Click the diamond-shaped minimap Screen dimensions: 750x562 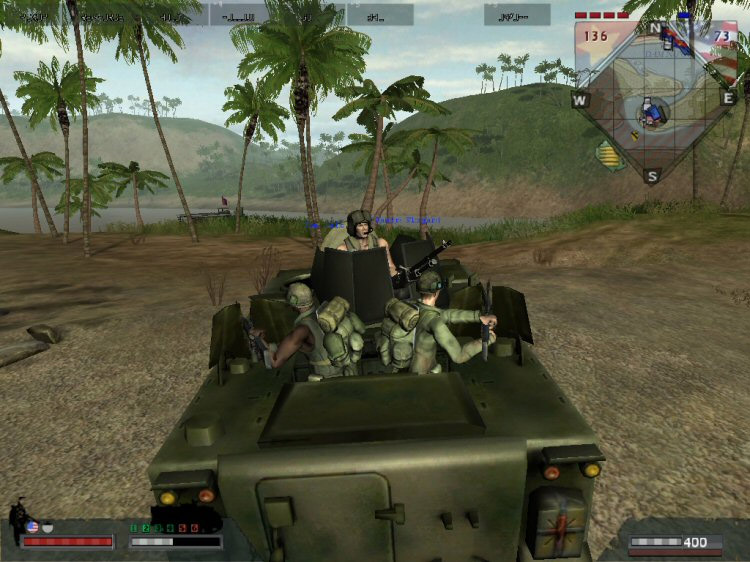point(653,98)
